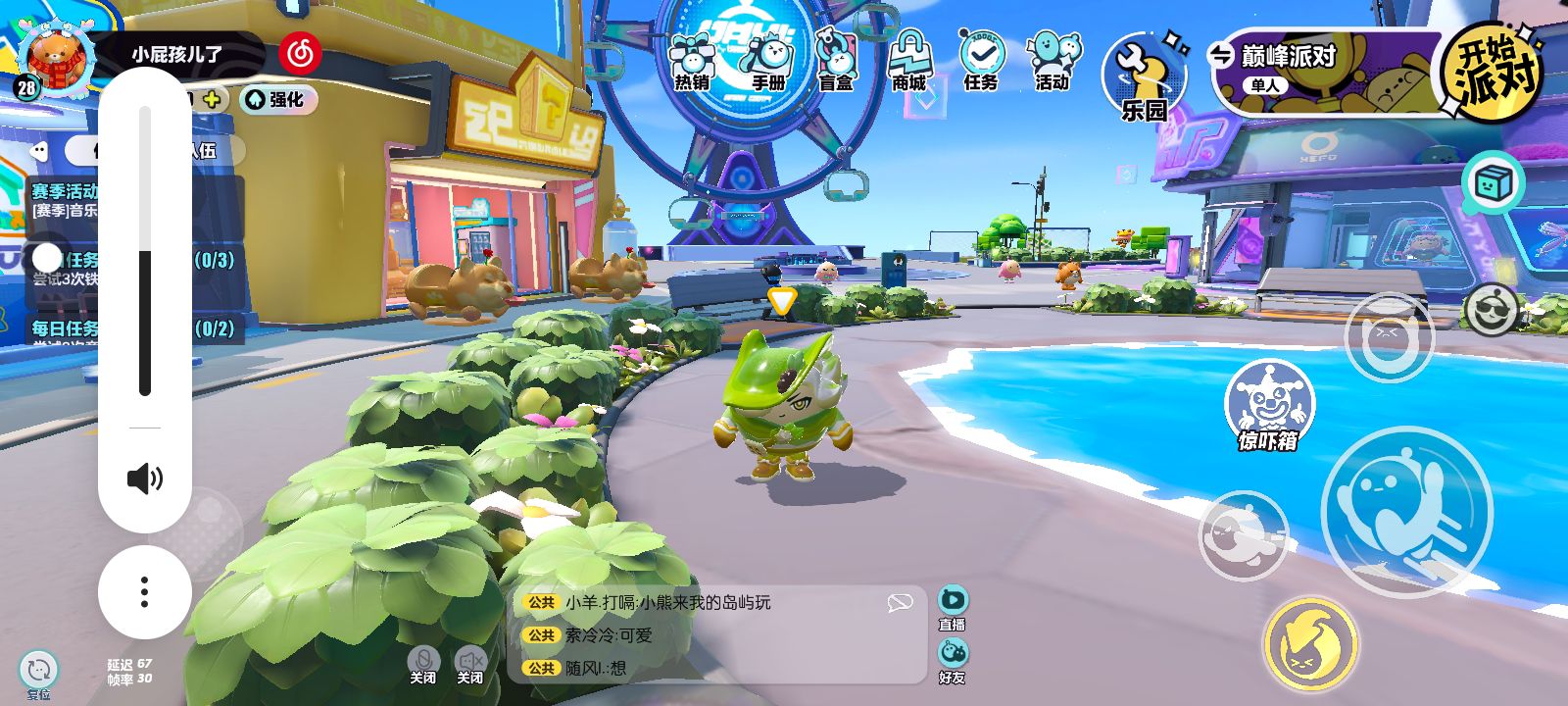Open the 直播 livestream button
The width and height of the screenshot is (1568, 706).
953,607
